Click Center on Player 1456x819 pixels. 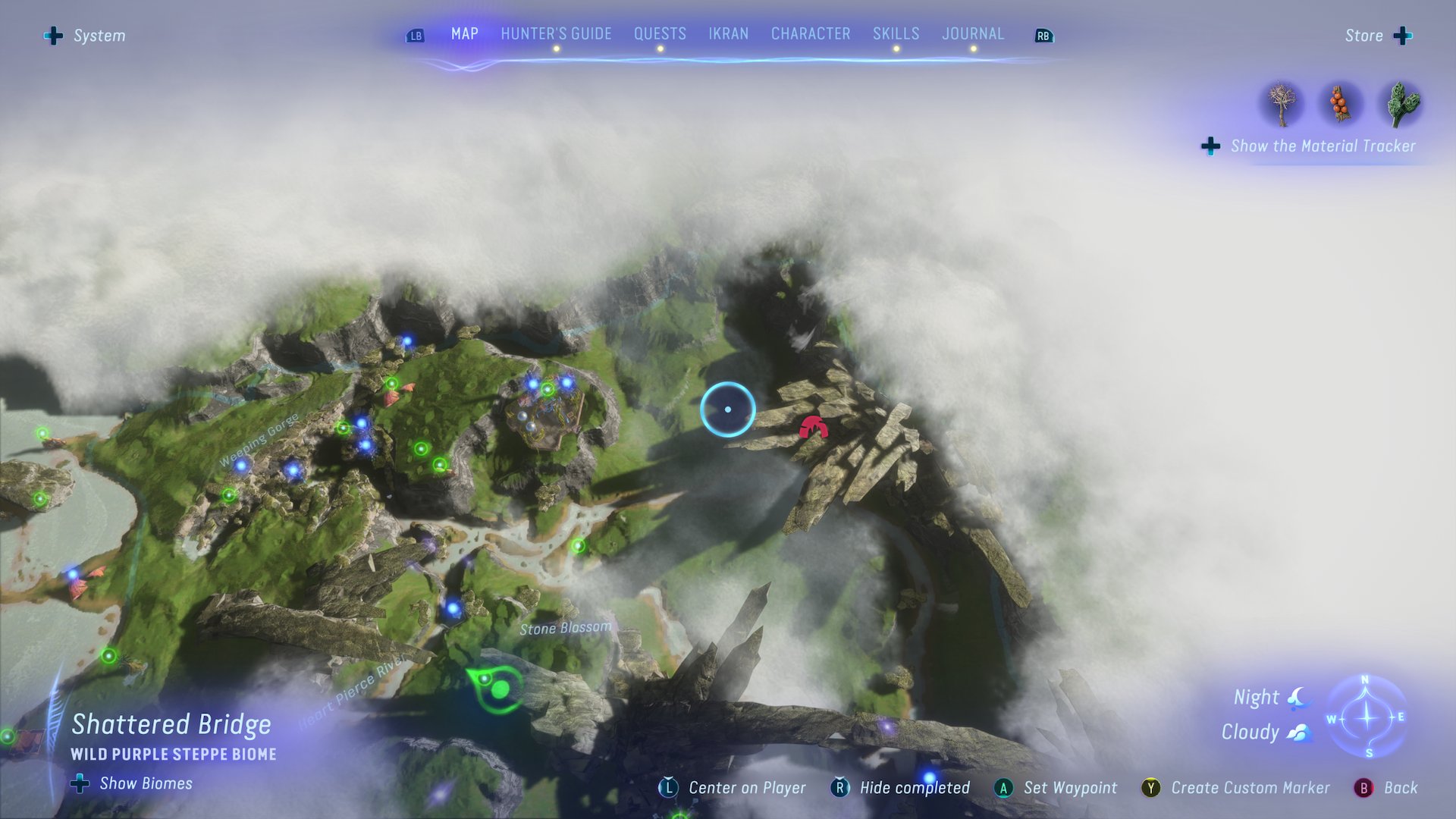732,788
